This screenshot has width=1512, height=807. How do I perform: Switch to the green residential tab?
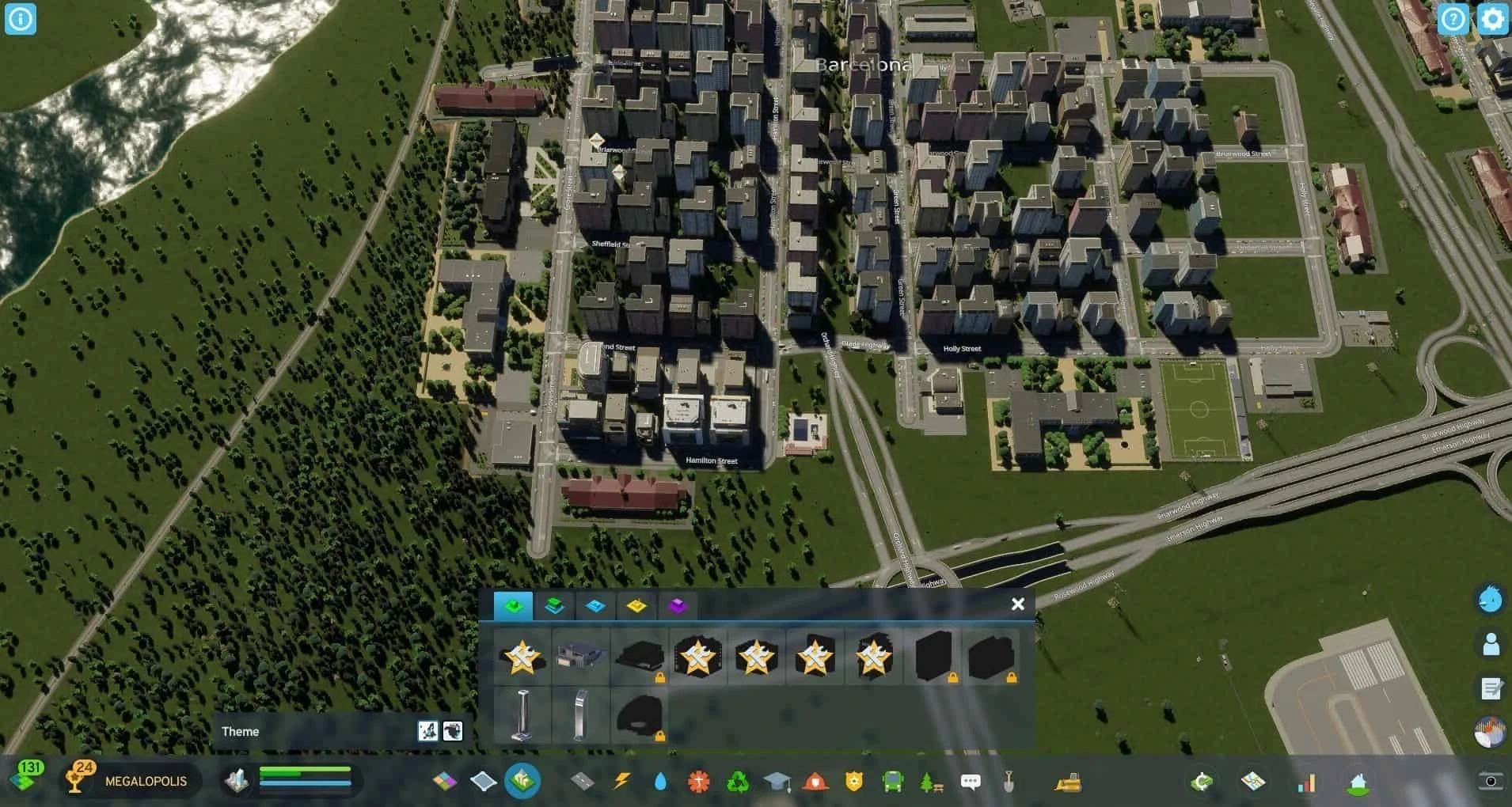[x=515, y=606]
